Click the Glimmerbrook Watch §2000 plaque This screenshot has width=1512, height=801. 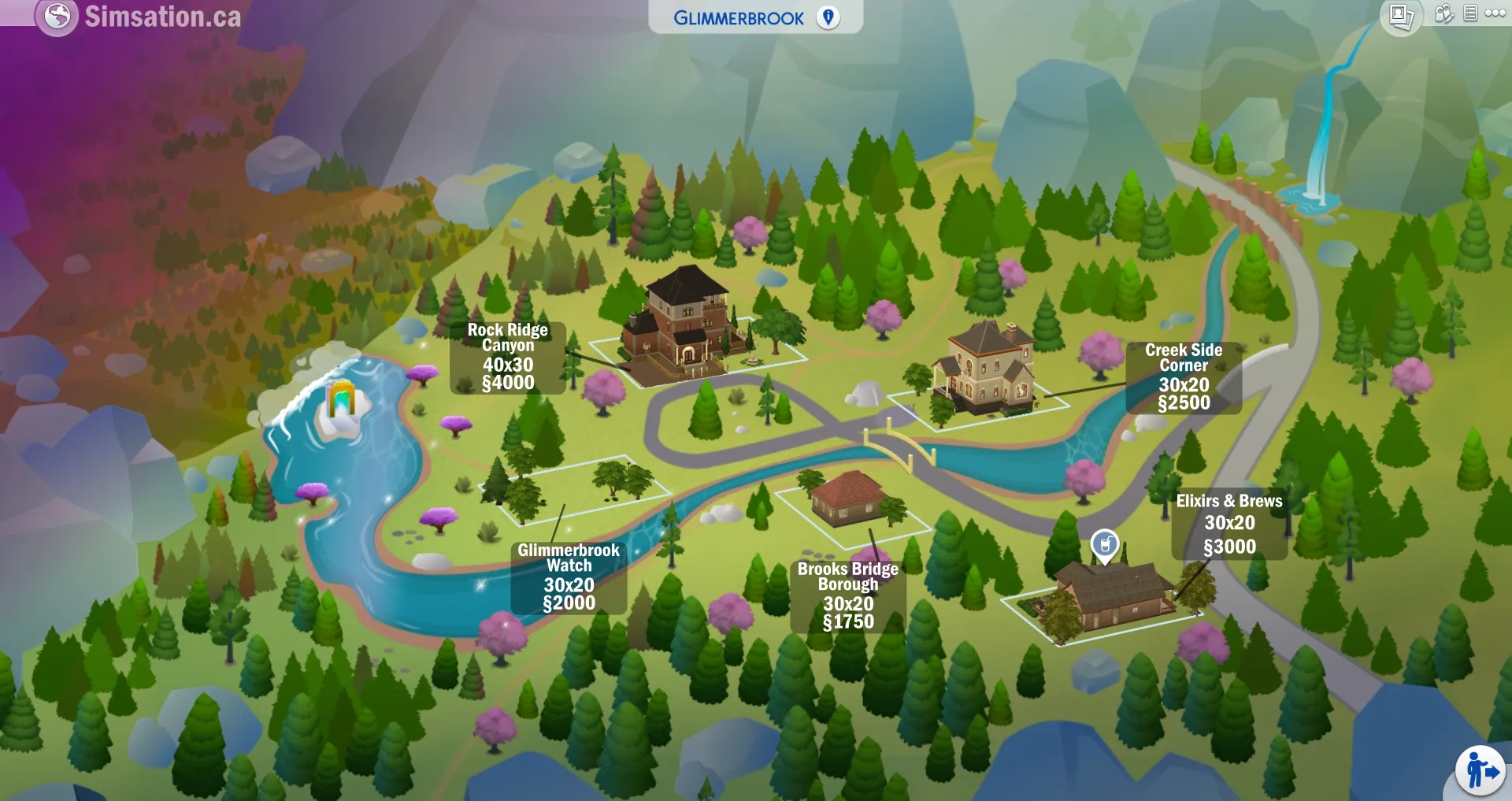pos(569,577)
